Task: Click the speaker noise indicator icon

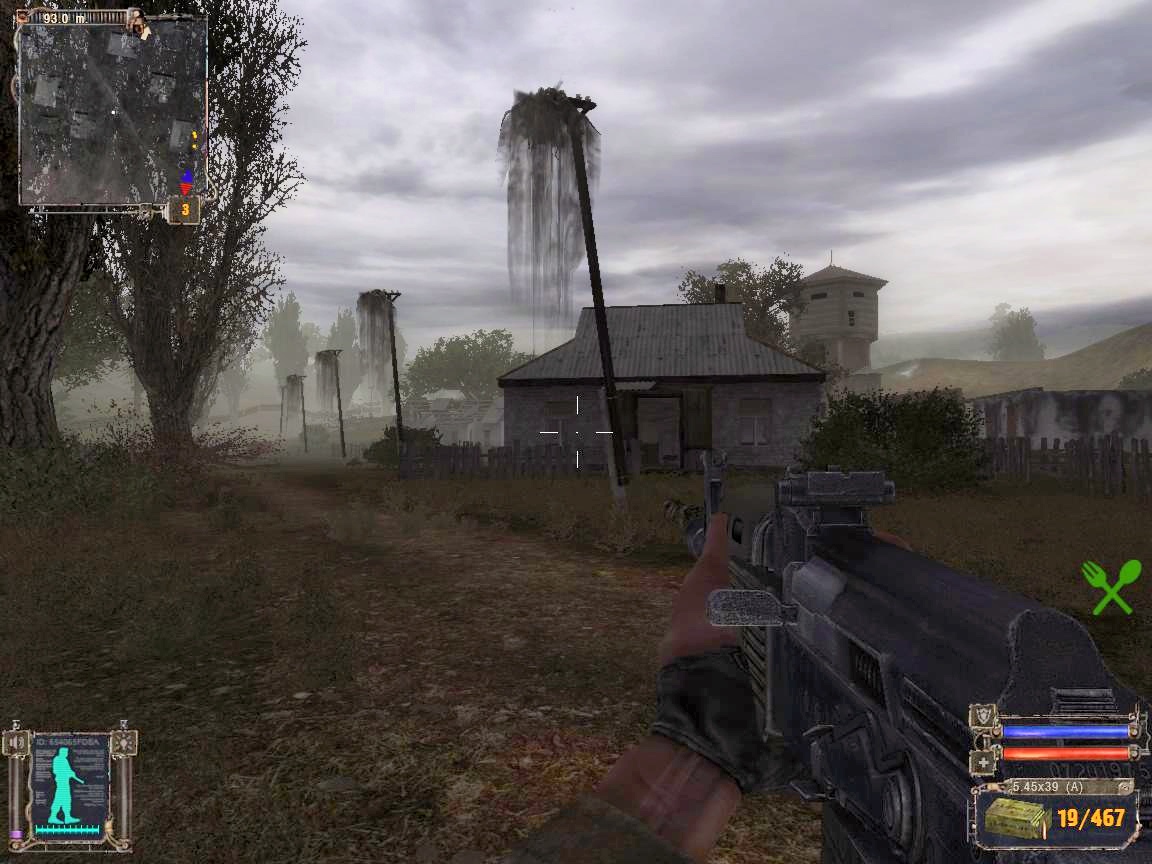Action: [x=16, y=743]
